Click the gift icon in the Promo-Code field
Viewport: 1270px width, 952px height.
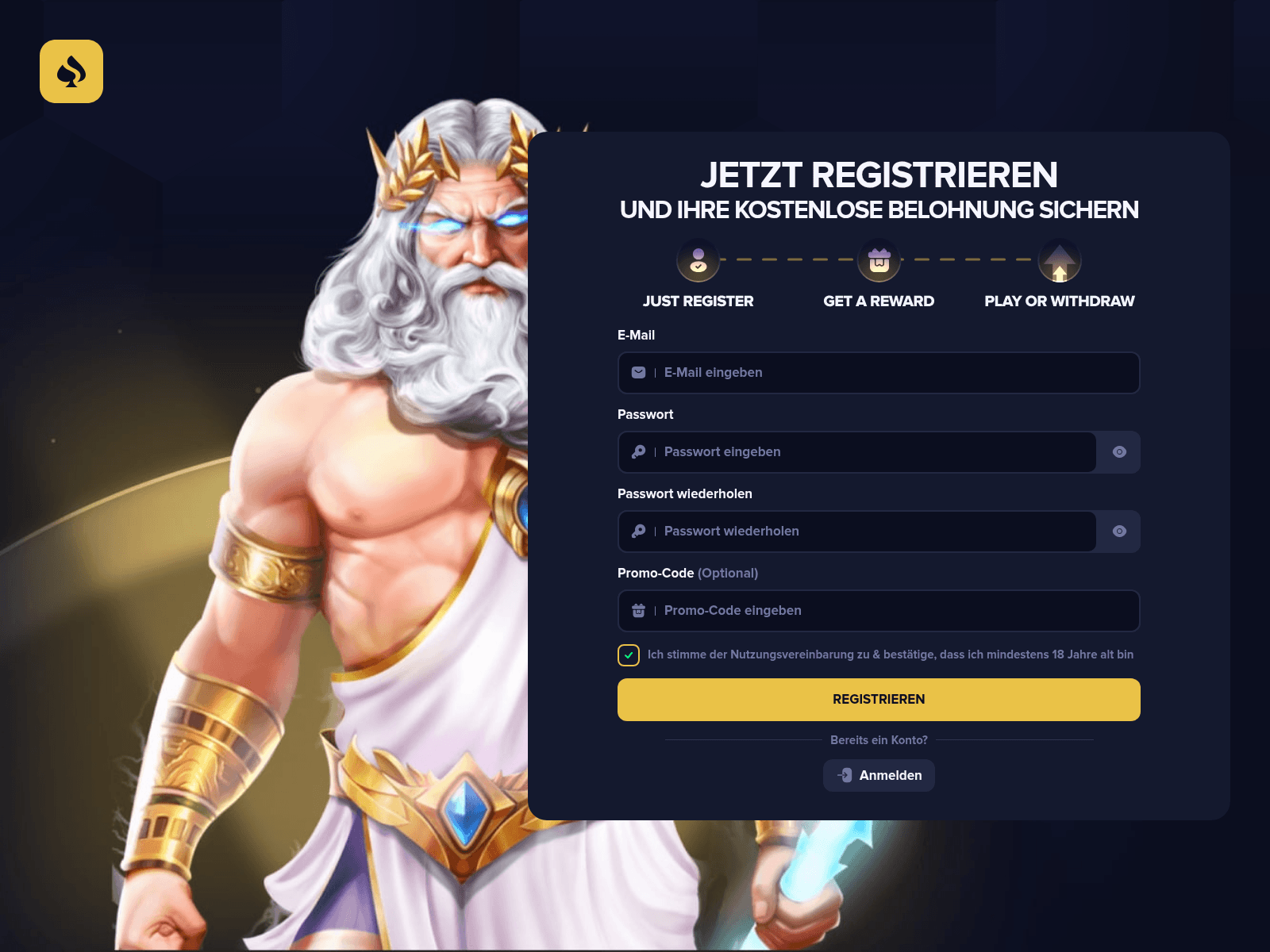pyautogui.click(x=638, y=611)
